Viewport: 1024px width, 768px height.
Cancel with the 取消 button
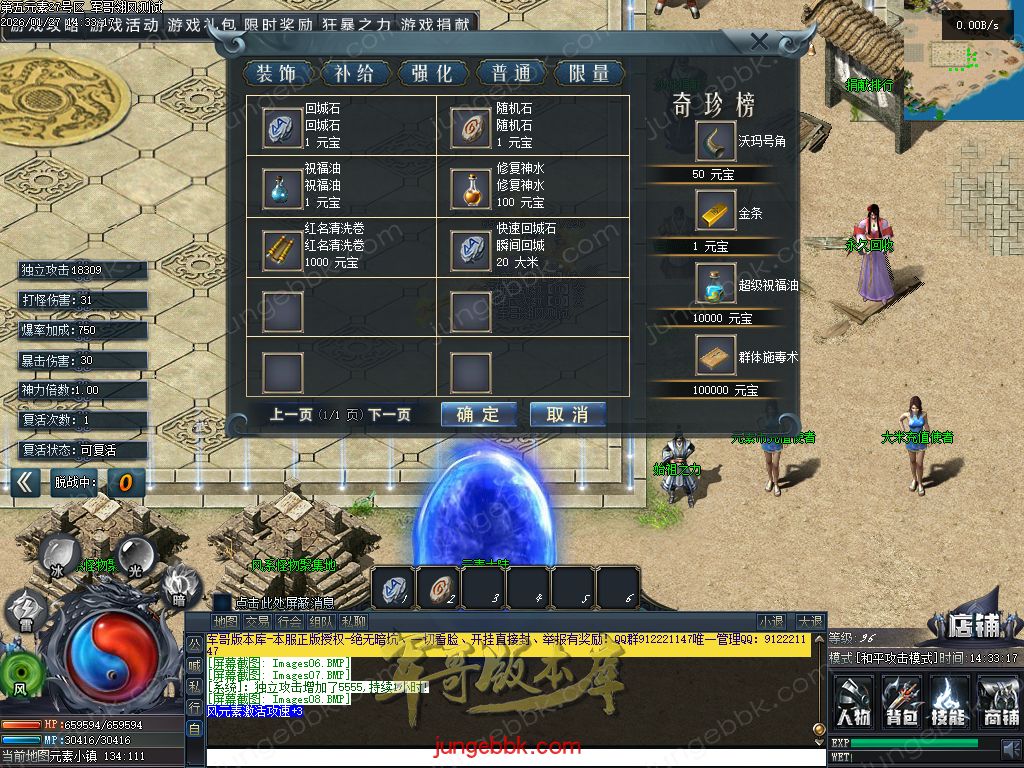[x=567, y=414]
